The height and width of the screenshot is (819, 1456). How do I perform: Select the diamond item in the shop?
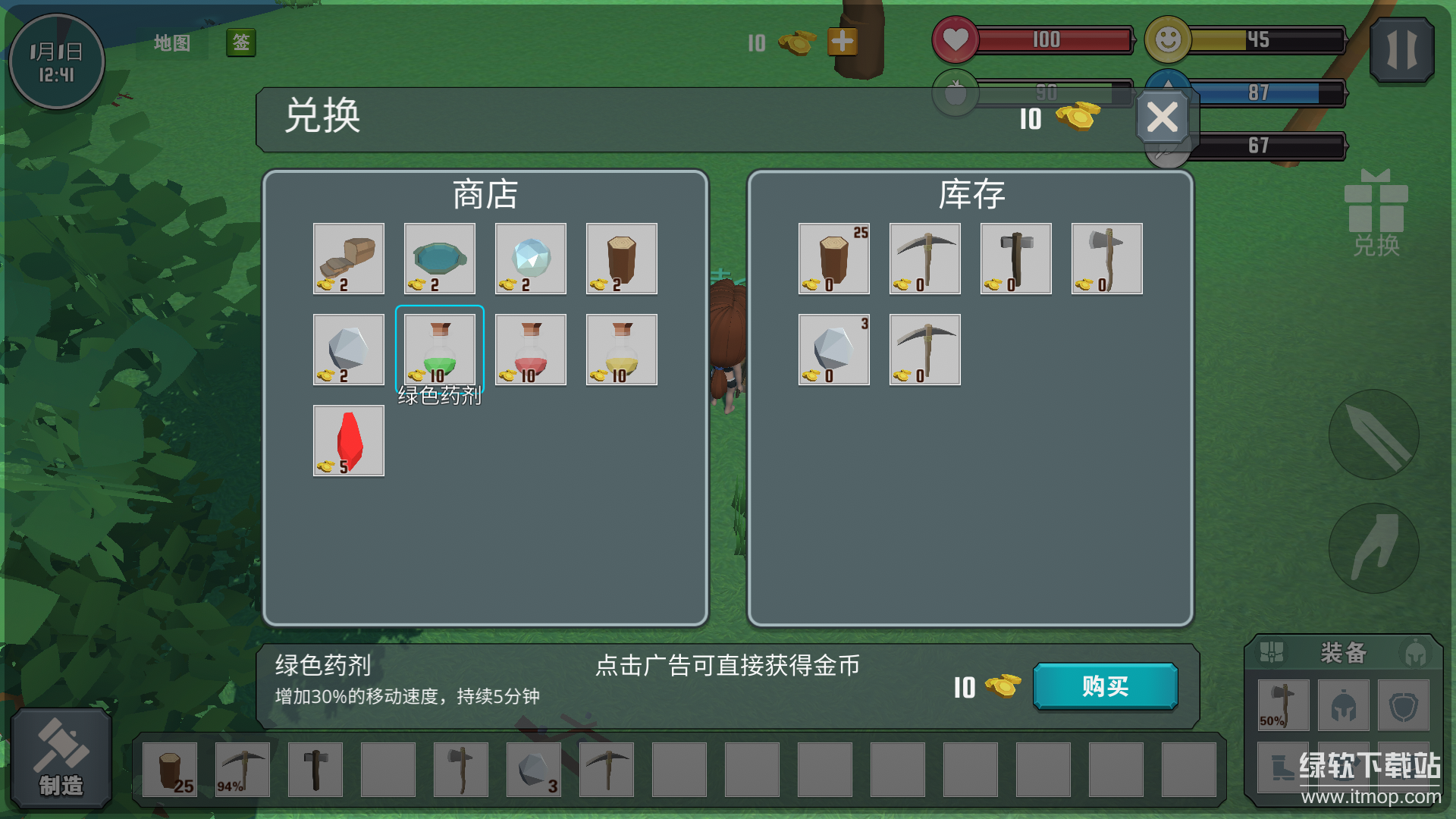[x=530, y=259]
